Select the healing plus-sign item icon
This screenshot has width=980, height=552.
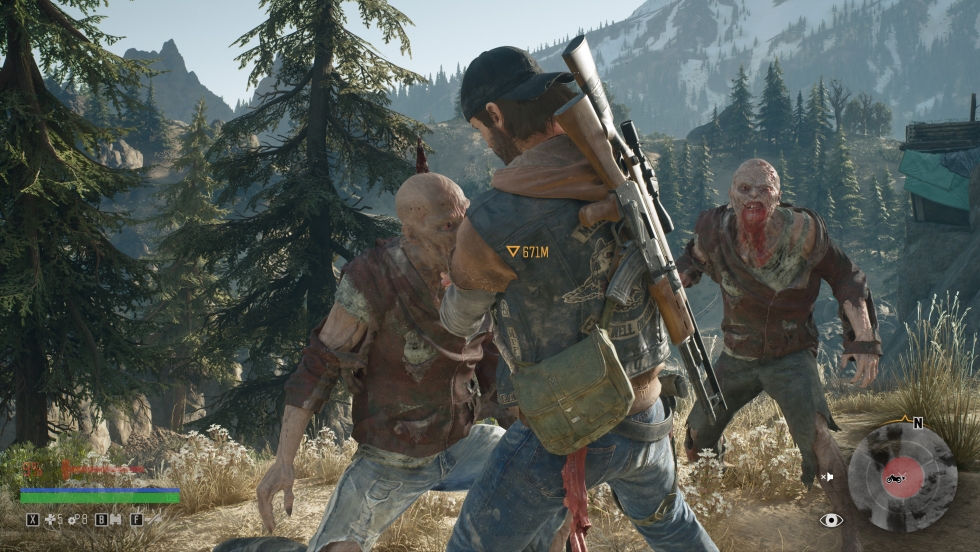50,520
